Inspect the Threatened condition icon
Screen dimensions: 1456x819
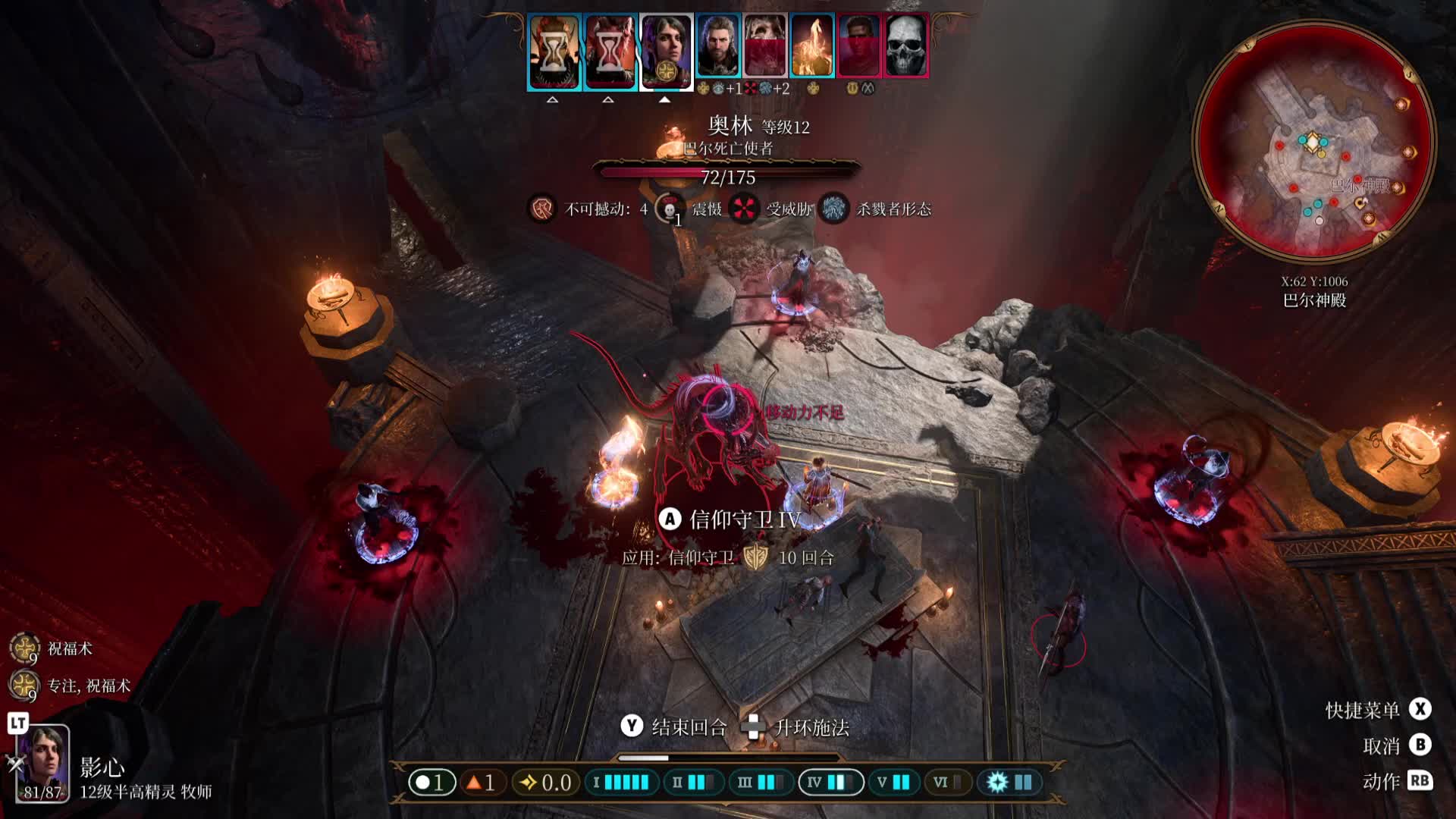pos(744,209)
